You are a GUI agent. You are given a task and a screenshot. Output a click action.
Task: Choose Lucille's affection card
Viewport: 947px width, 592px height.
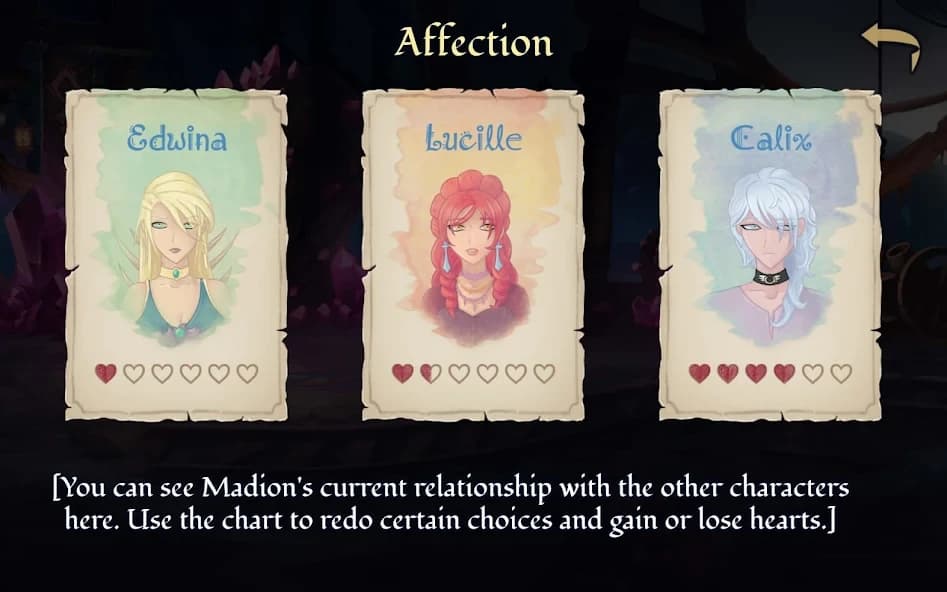point(473,255)
